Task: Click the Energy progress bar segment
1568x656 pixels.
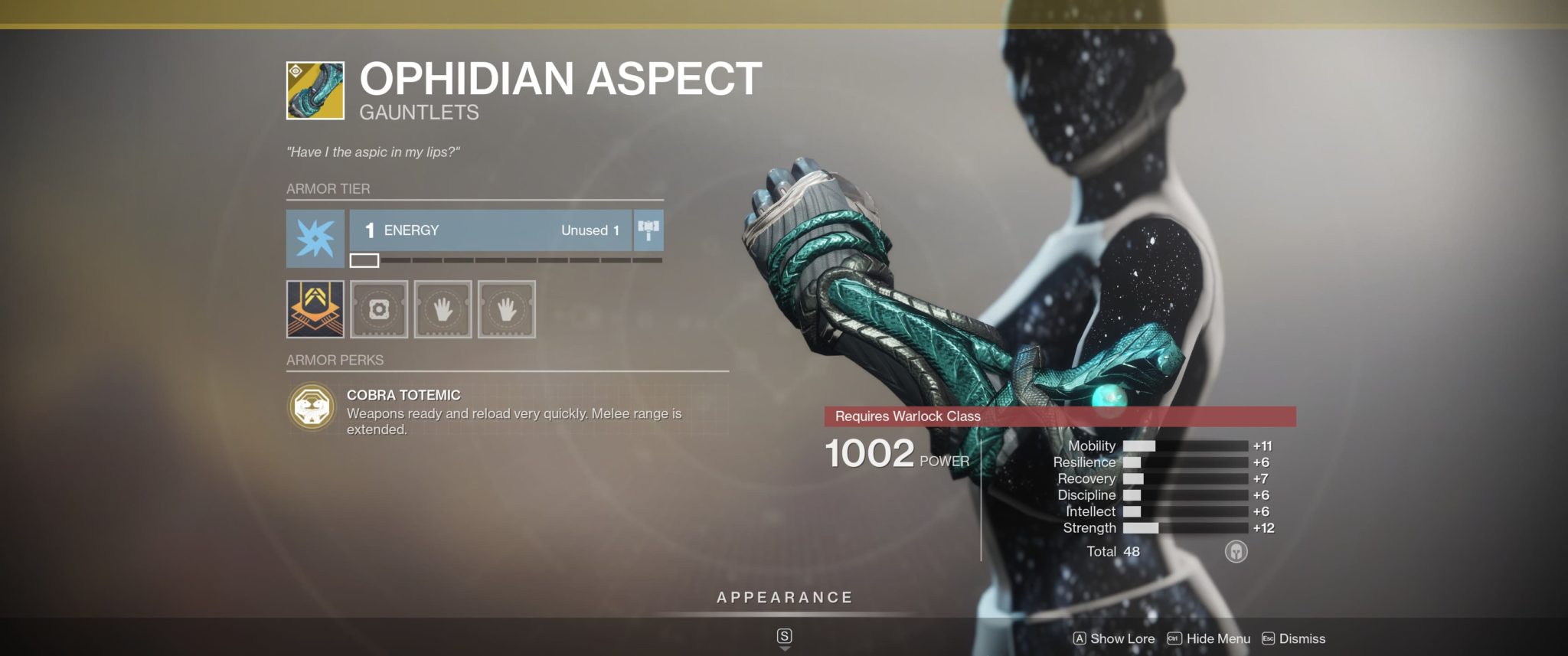Action: coord(365,260)
